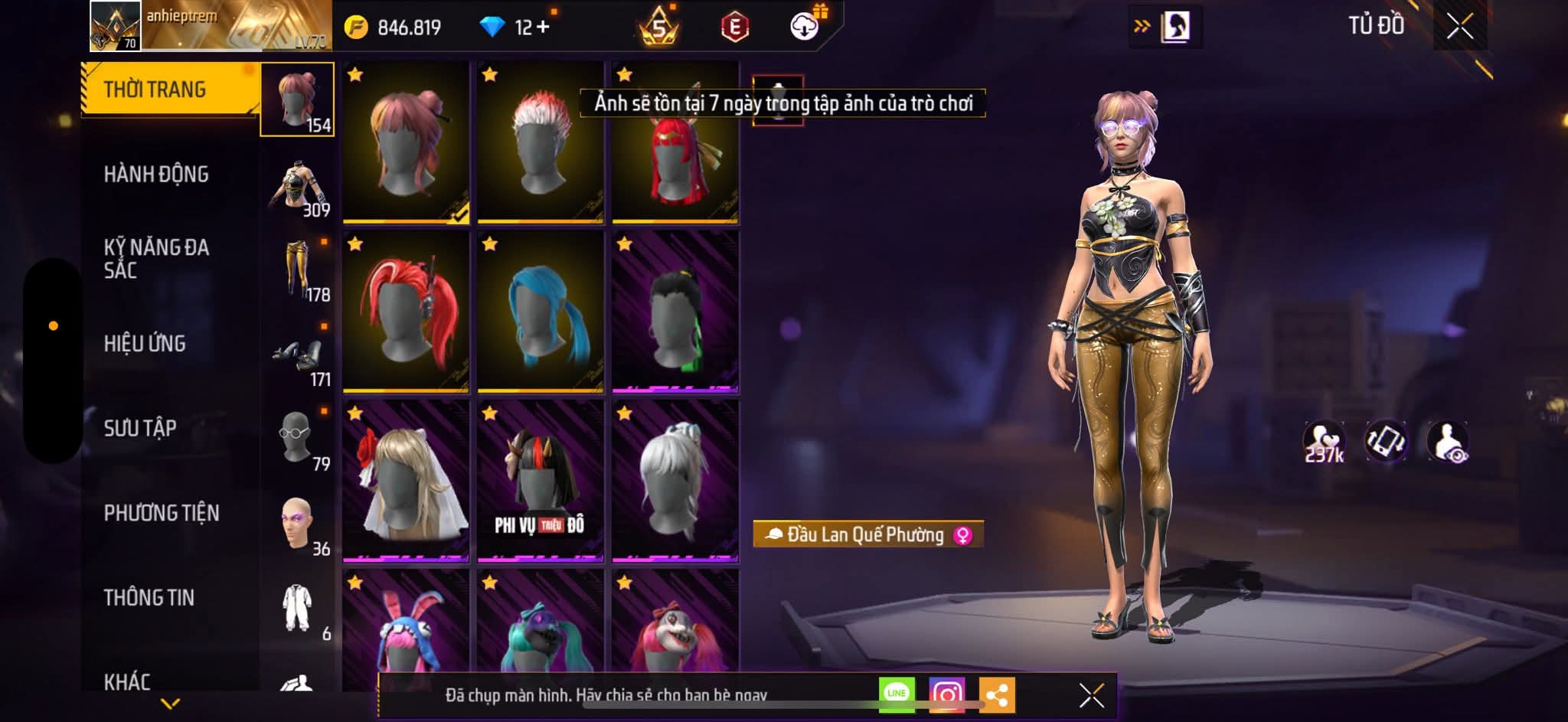
Task: Go to the SƯU TẬP tab
Action: point(140,428)
